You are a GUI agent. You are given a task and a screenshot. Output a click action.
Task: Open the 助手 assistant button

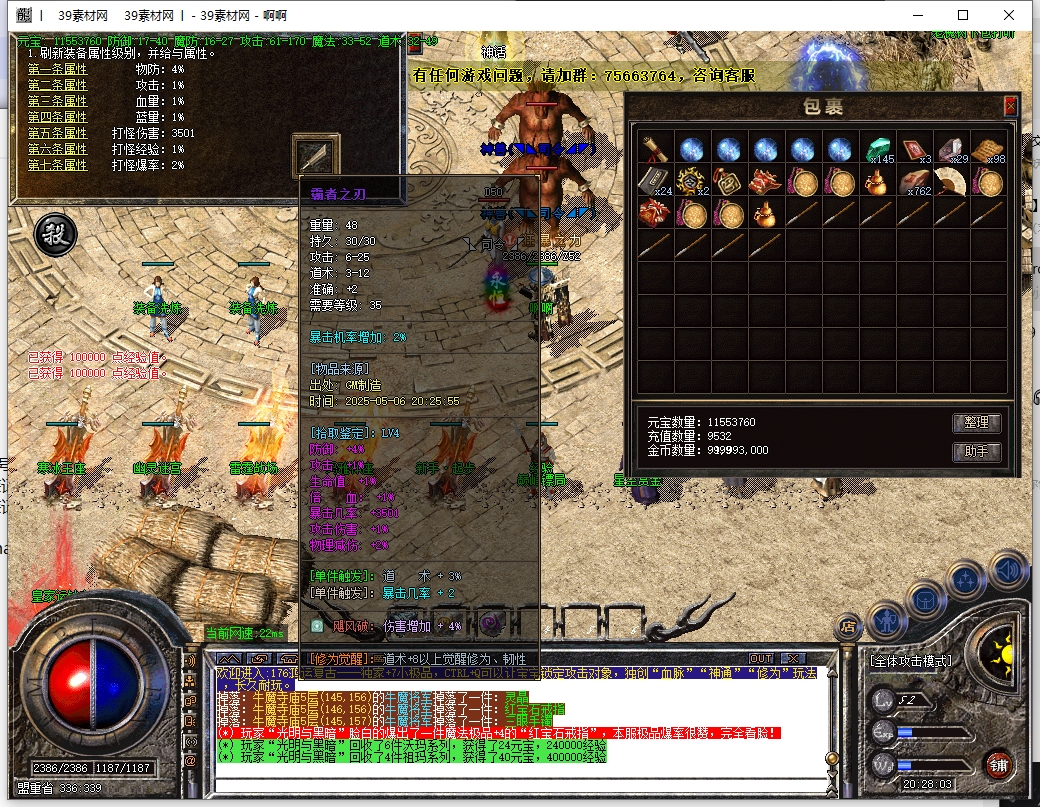tap(975, 451)
